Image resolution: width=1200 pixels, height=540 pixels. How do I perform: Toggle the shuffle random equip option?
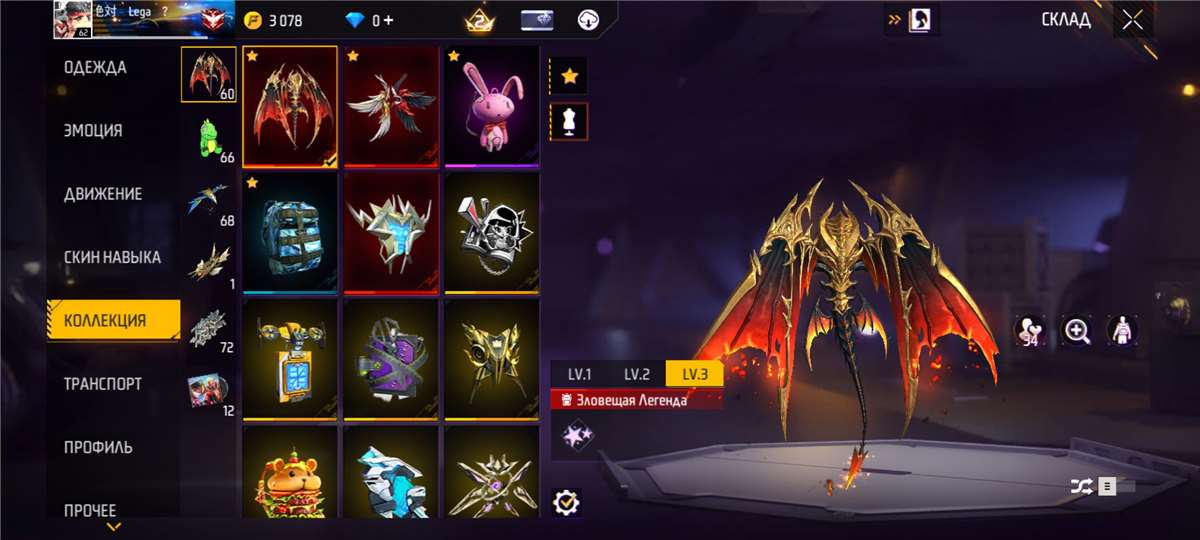point(1082,486)
